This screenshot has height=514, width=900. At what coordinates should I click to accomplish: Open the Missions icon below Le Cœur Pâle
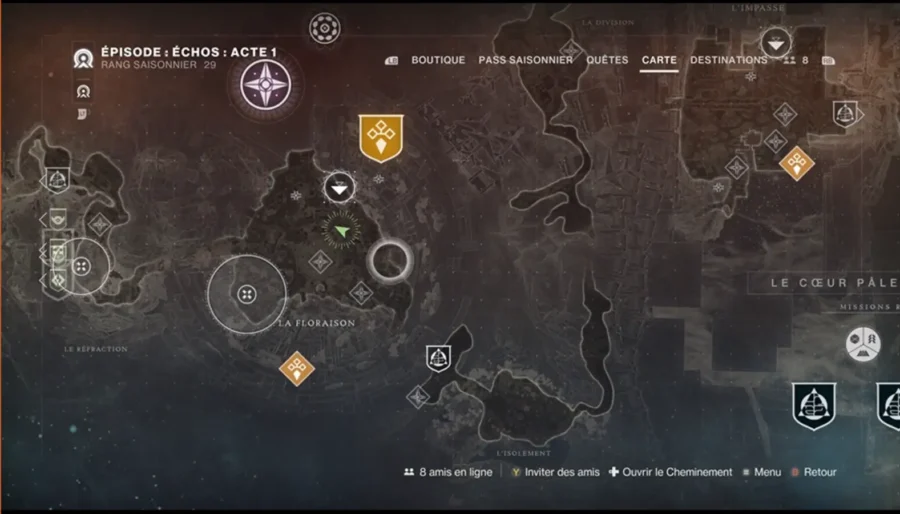coord(863,344)
